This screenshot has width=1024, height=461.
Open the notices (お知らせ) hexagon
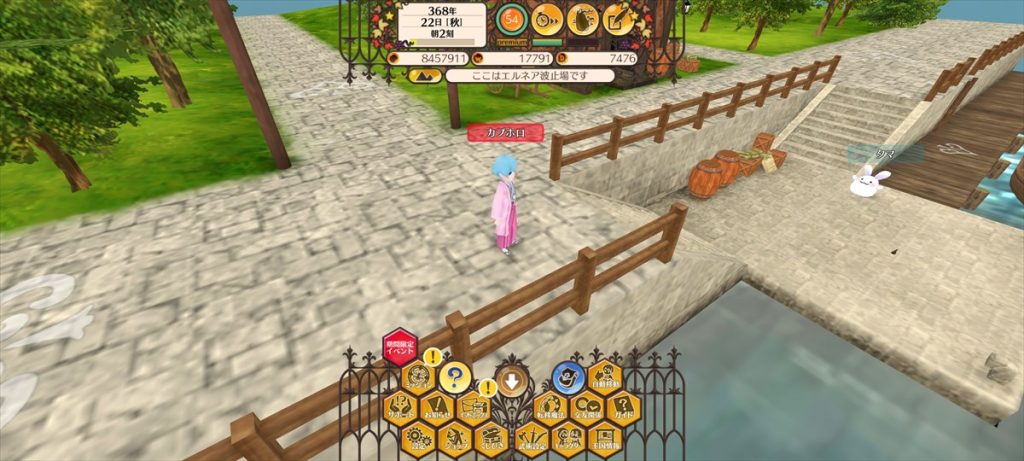click(435, 408)
